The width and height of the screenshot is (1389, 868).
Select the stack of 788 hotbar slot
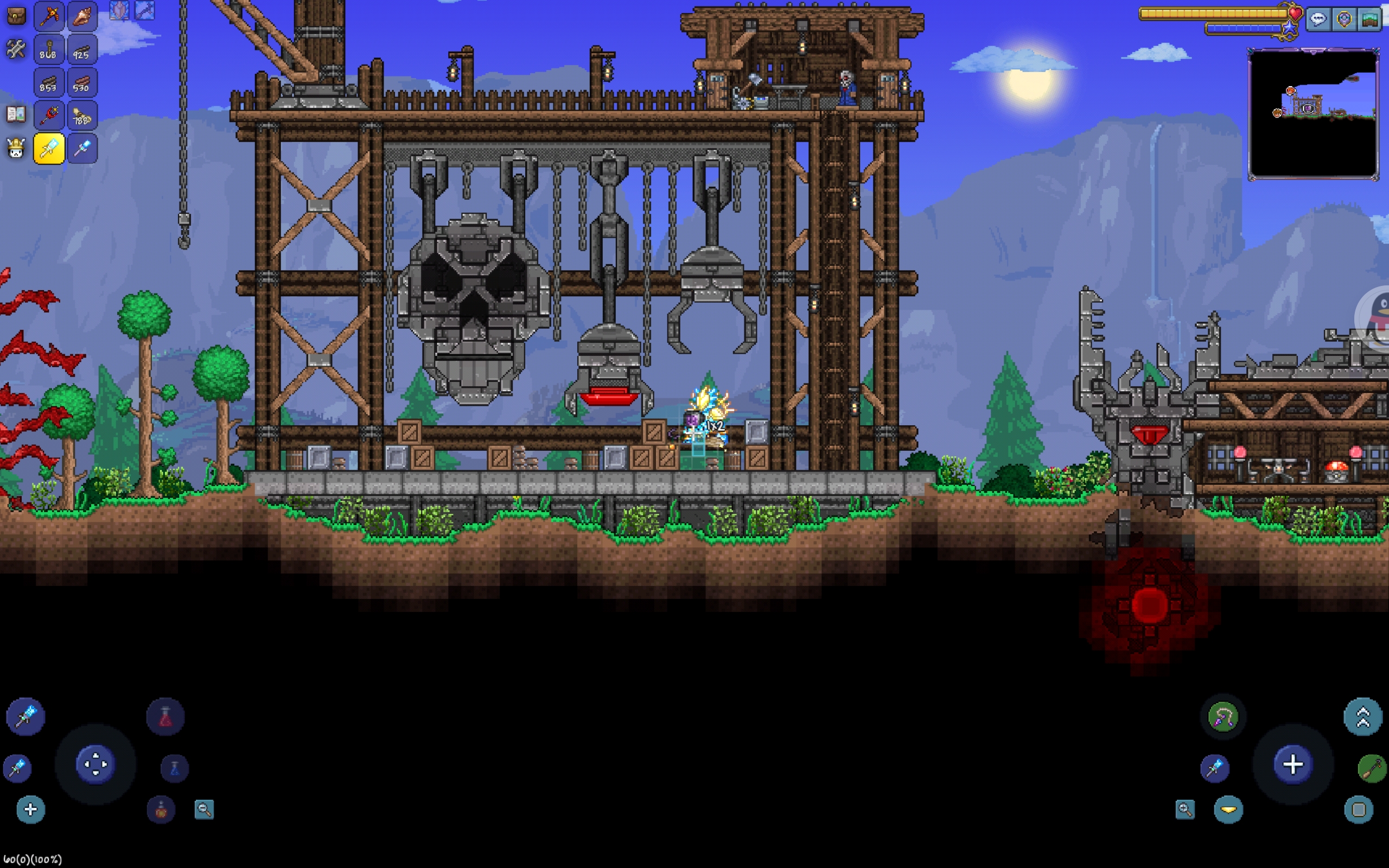click(x=82, y=116)
